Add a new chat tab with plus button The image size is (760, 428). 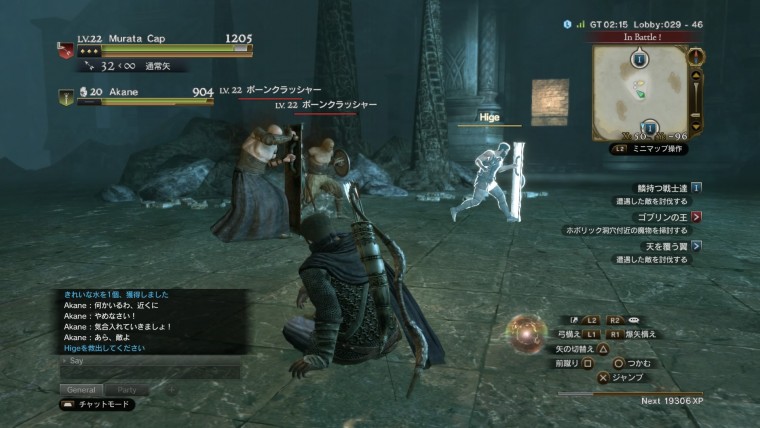(x=169, y=388)
